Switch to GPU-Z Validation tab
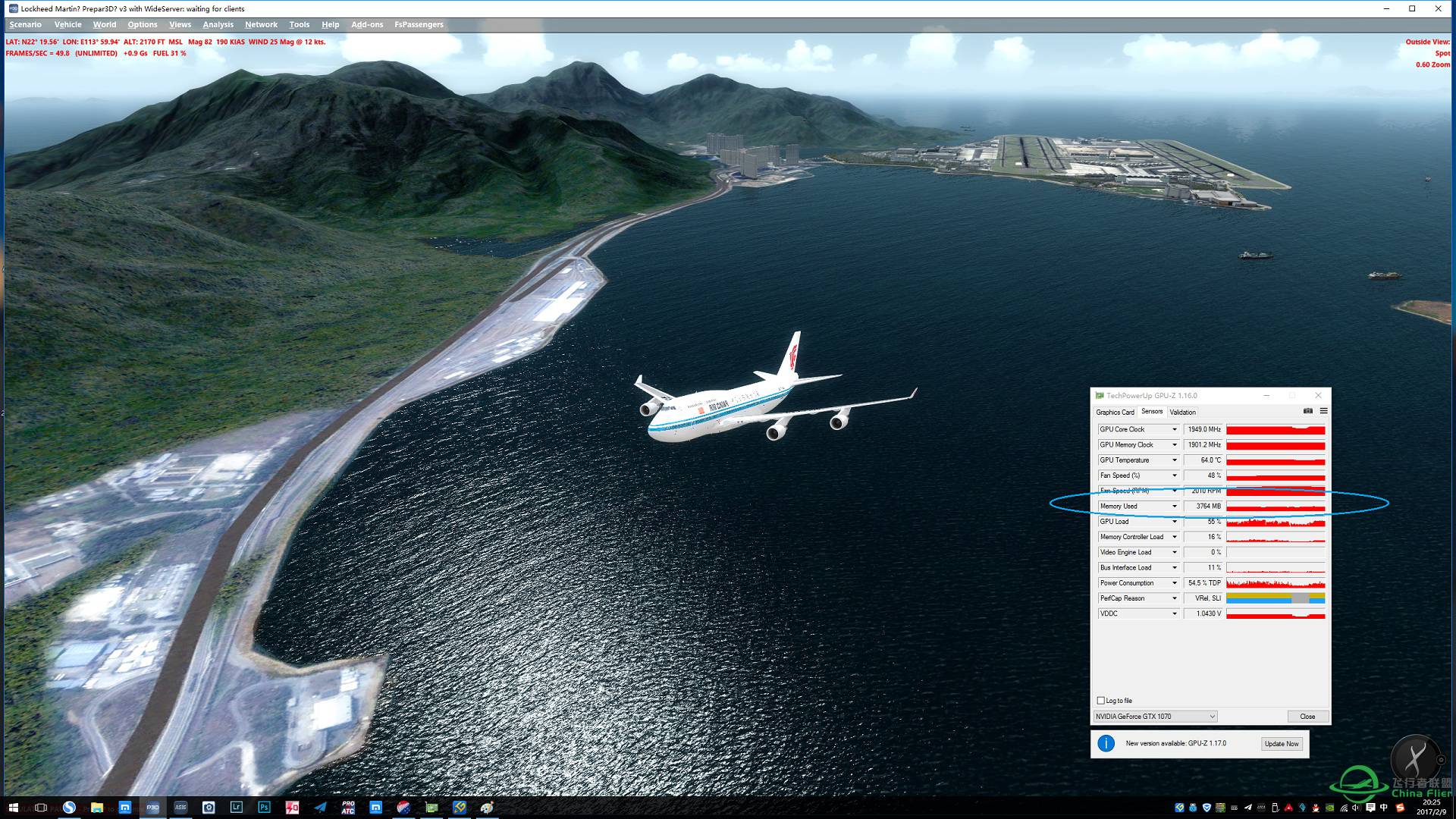The width and height of the screenshot is (1456, 819). [1182, 413]
